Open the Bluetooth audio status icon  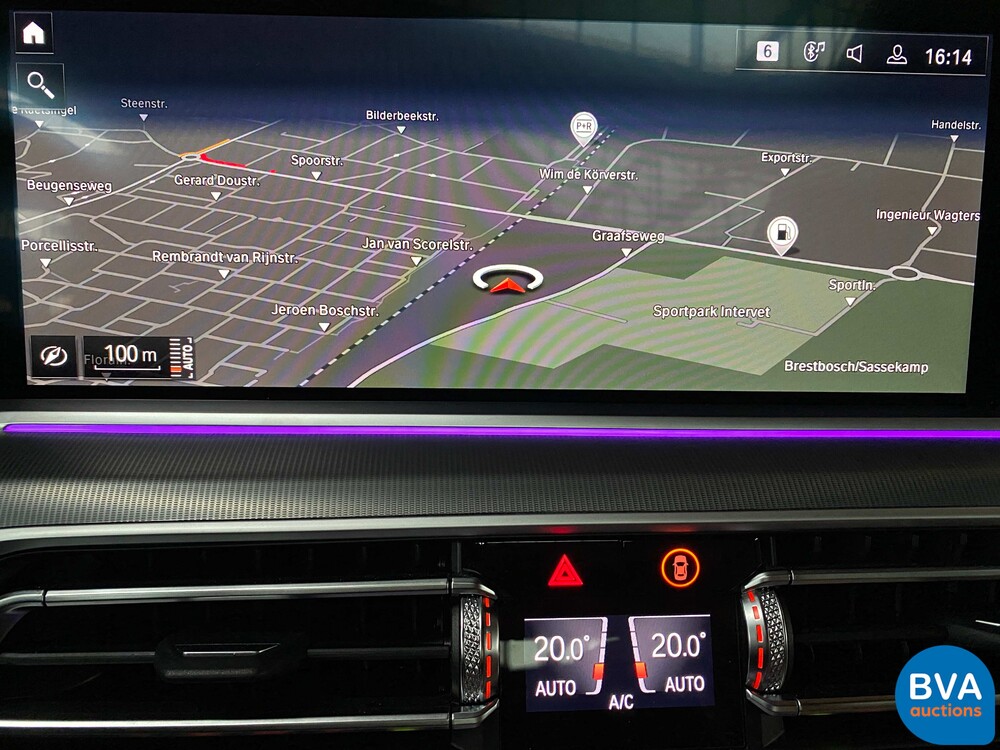tap(814, 52)
